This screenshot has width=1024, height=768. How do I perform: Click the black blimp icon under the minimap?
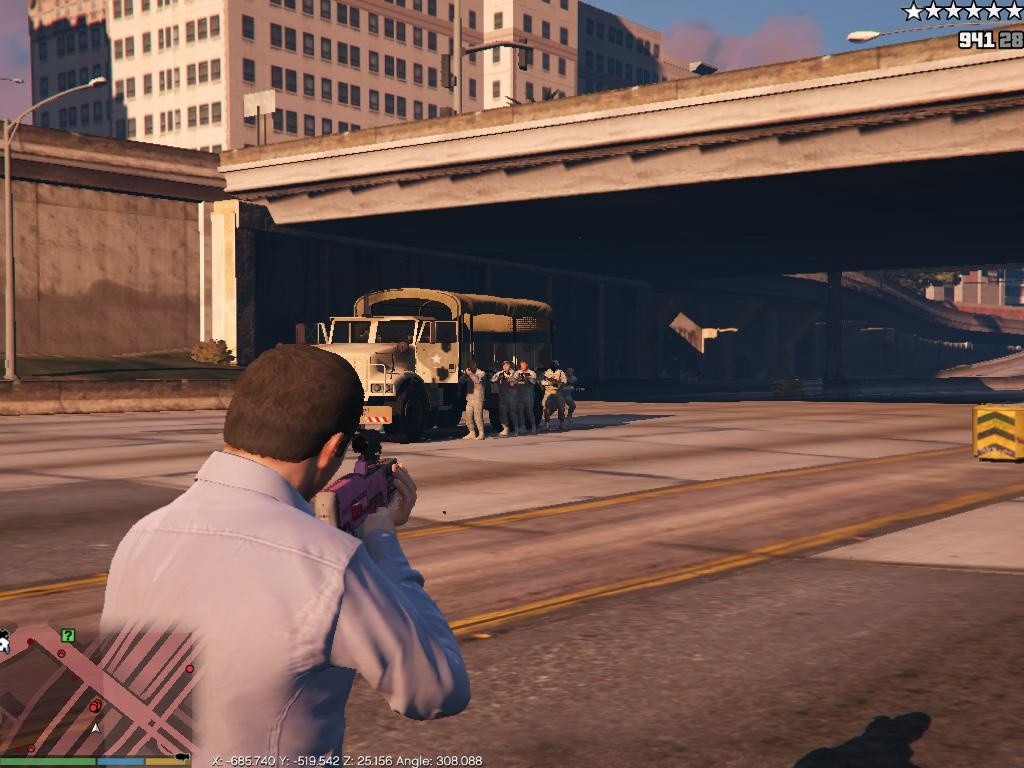(x=181, y=757)
